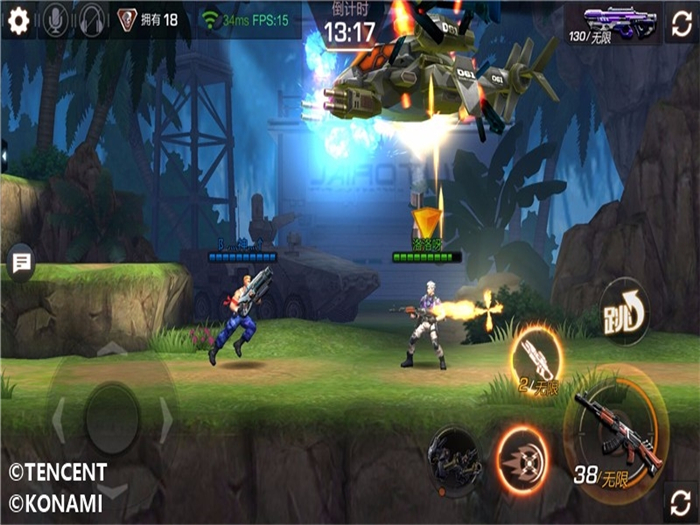Swap weapon with the swap button beside AK-47
The image size is (700, 525).
[680, 500]
